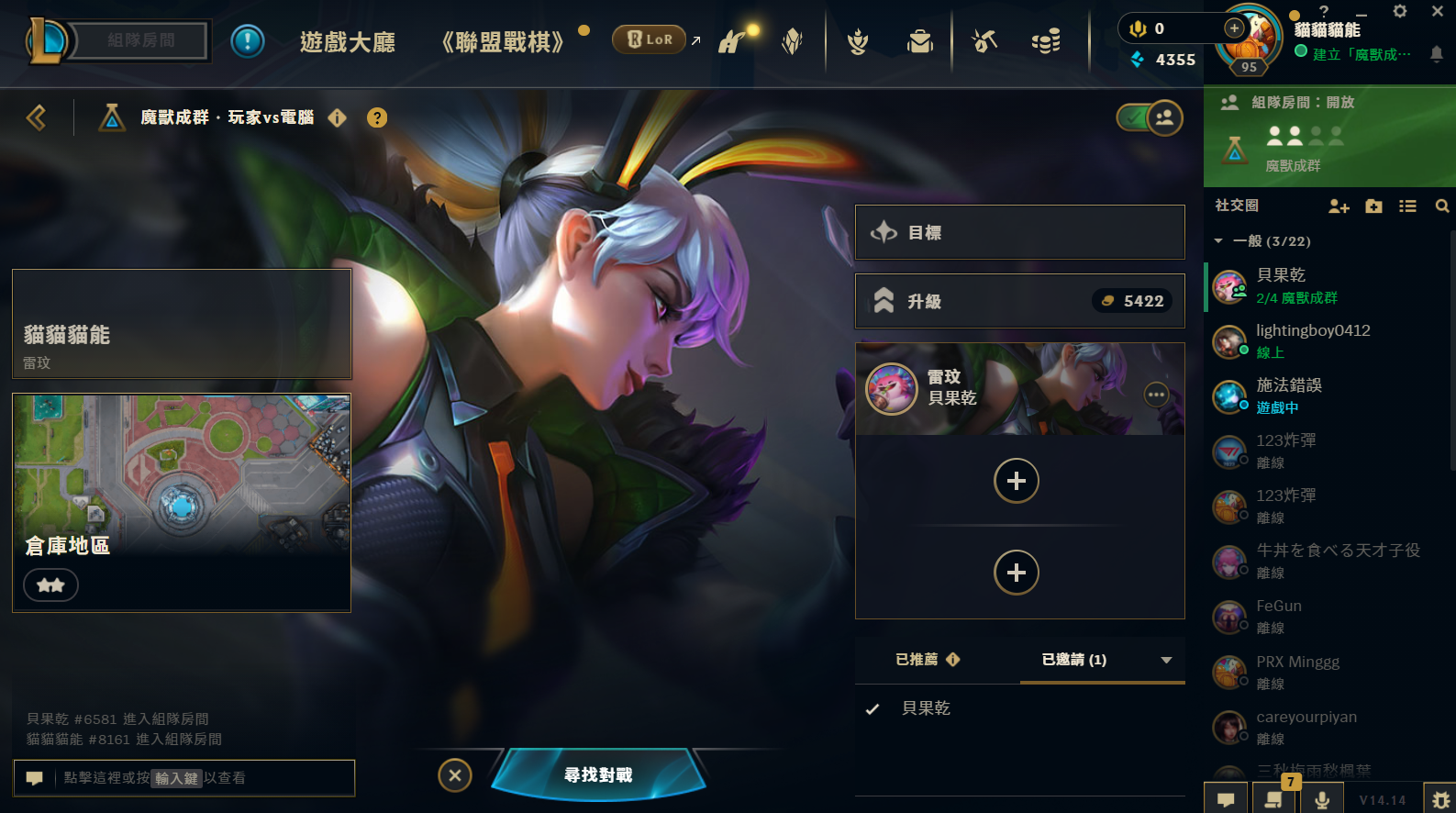This screenshot has height=813, width=1456.
Task: Switch to the 已推薦 tab
Action: pos(927,660)
